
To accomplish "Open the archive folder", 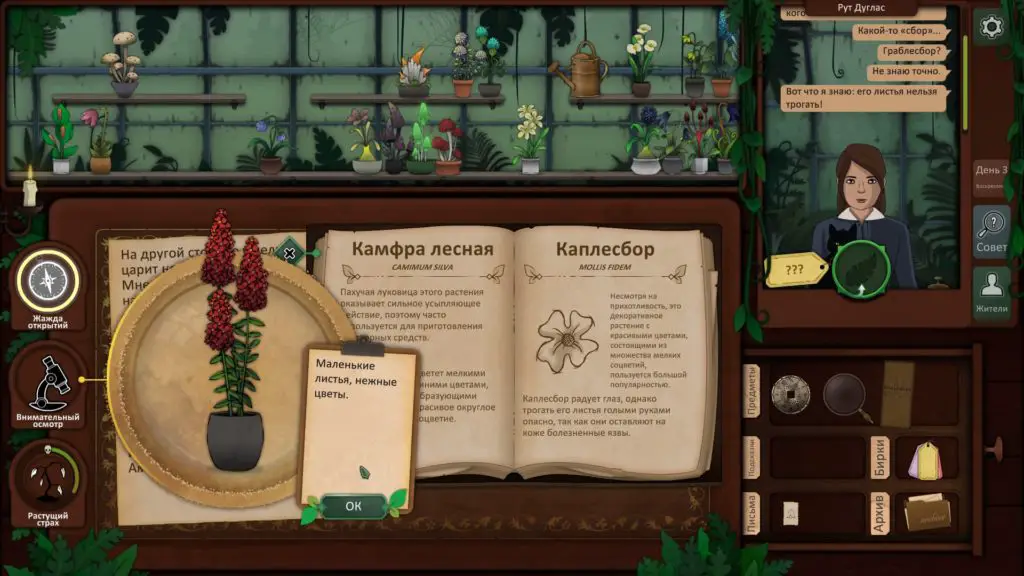I will [x=925, y=514].
